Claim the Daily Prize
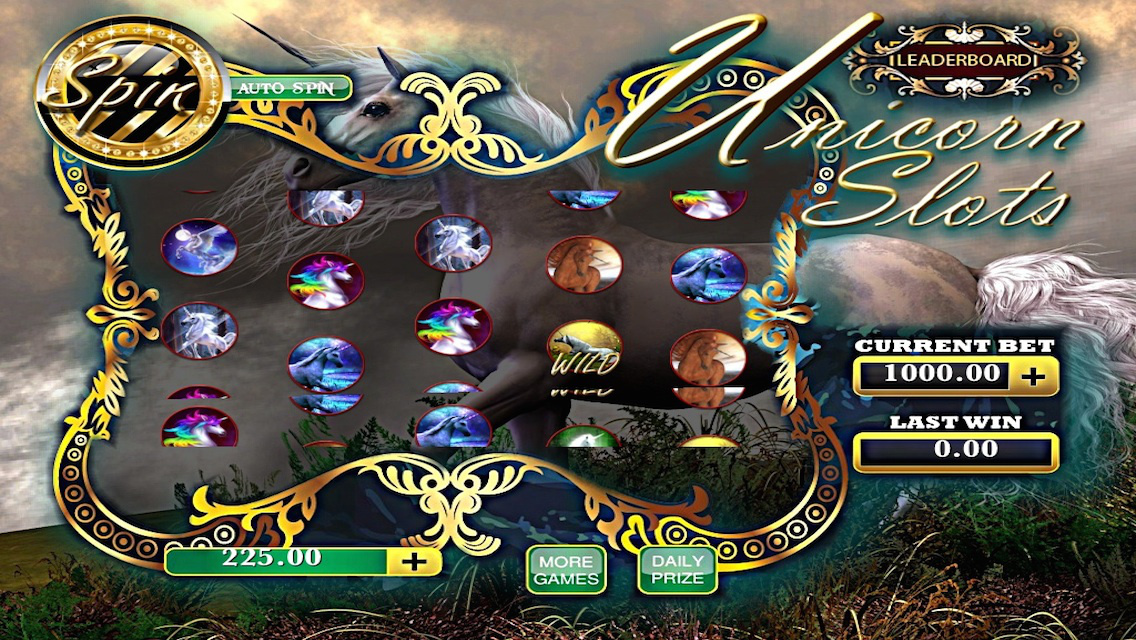 tap(677, 570)
